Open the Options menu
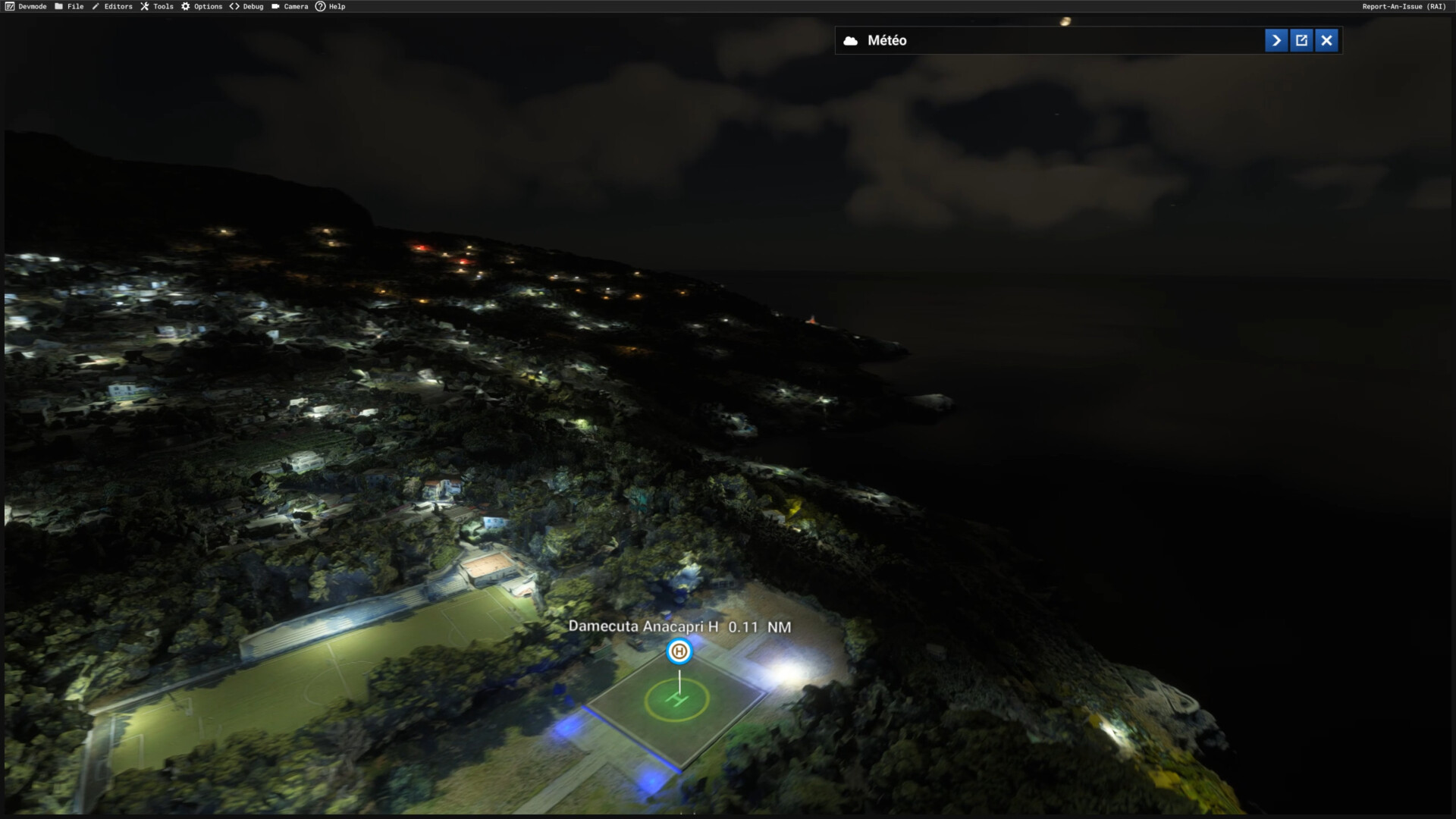The height and width of the screenshot is (819, 1456). [x=202, y=6]
